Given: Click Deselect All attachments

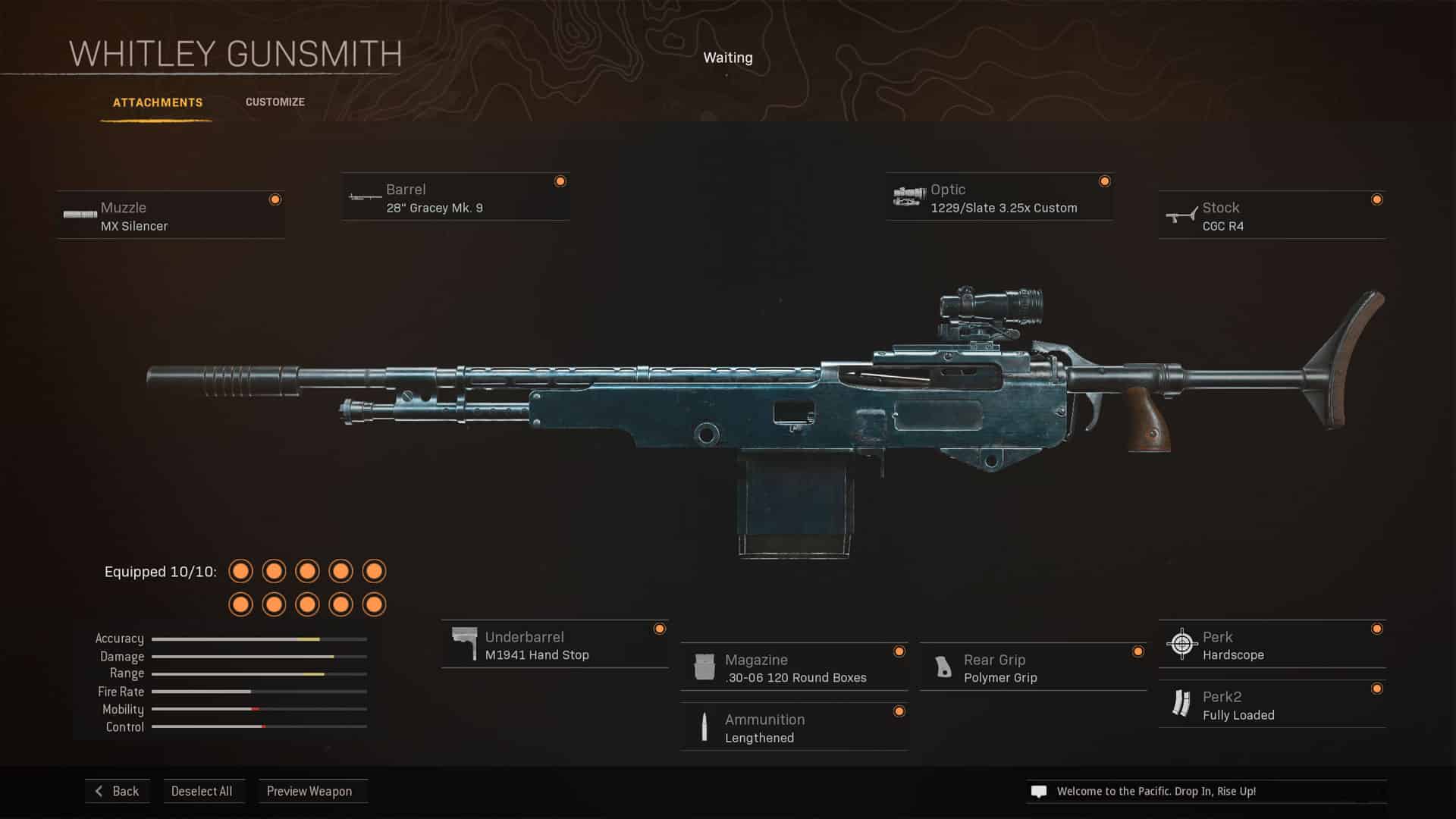Looking at the screenshot, I should [x=202, y=791].
